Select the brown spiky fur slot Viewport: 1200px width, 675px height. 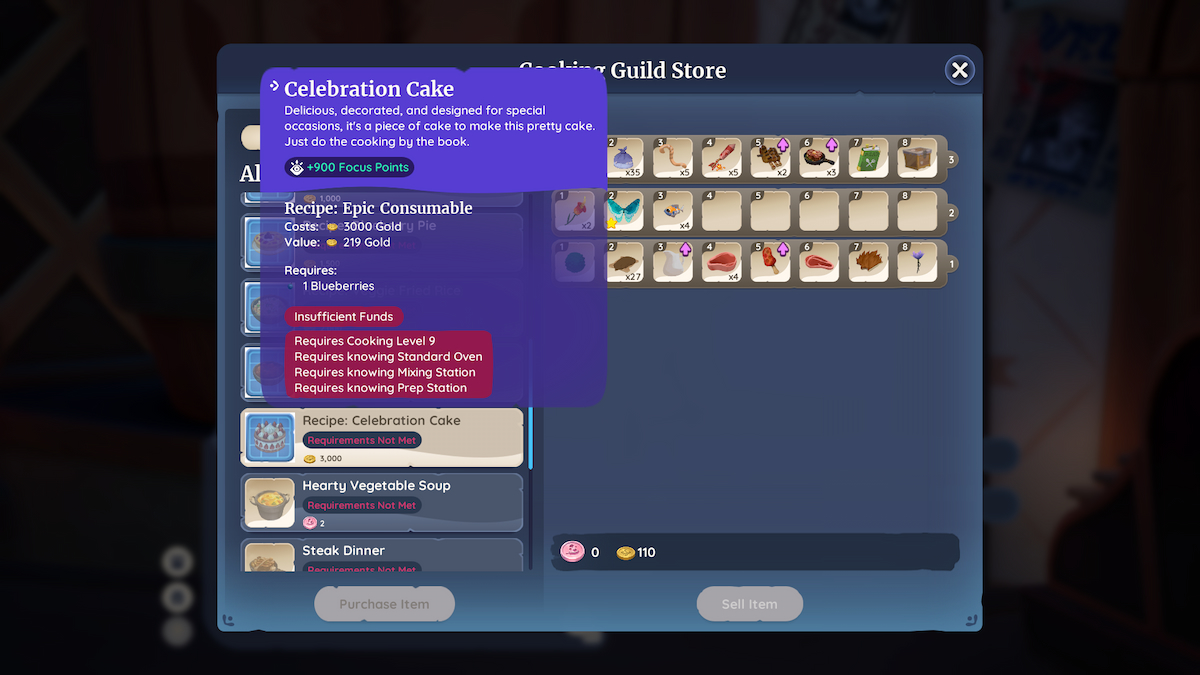(x=868, y=263)
